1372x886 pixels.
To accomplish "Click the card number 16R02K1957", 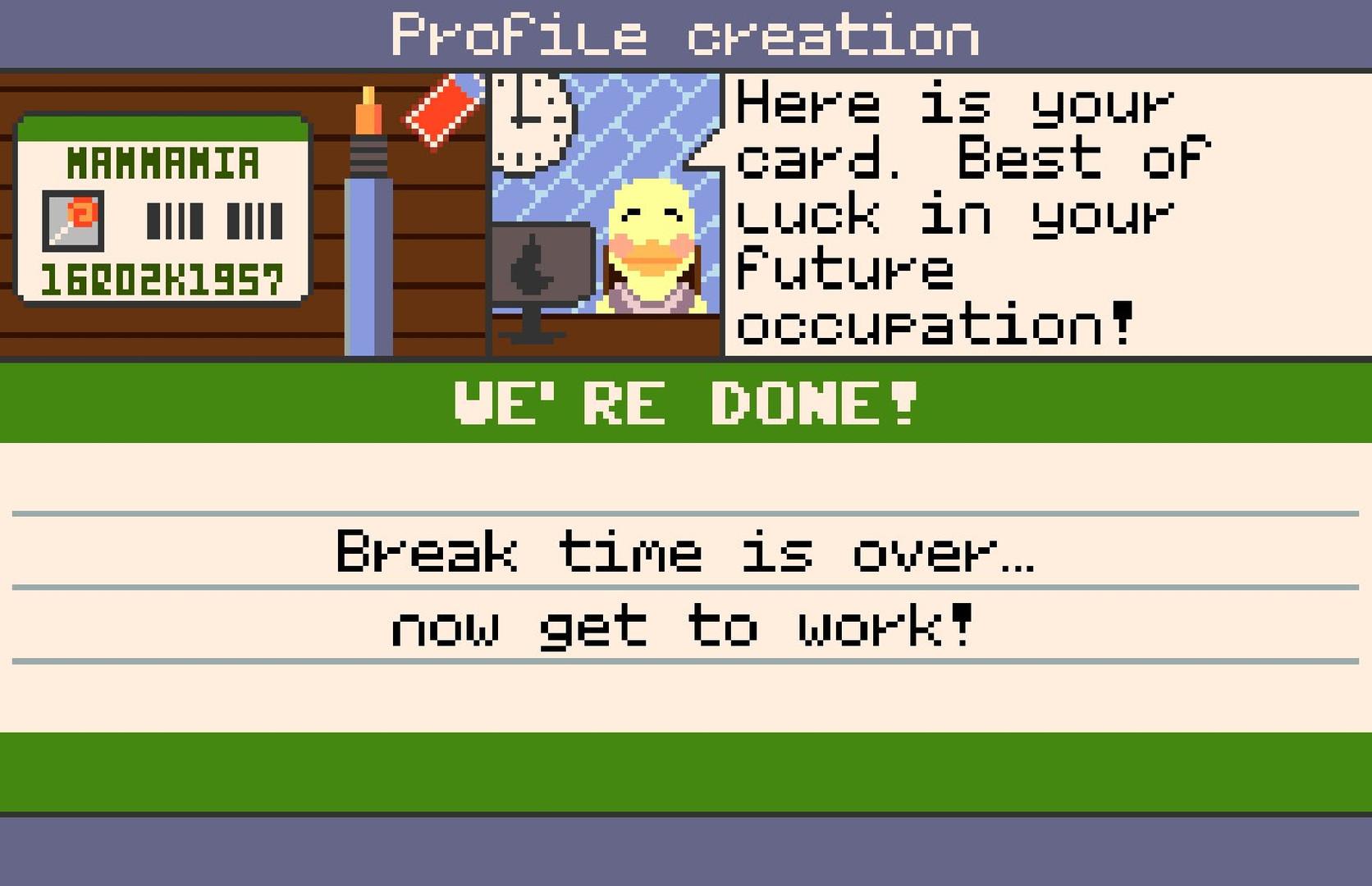I will tap(164, 277).
